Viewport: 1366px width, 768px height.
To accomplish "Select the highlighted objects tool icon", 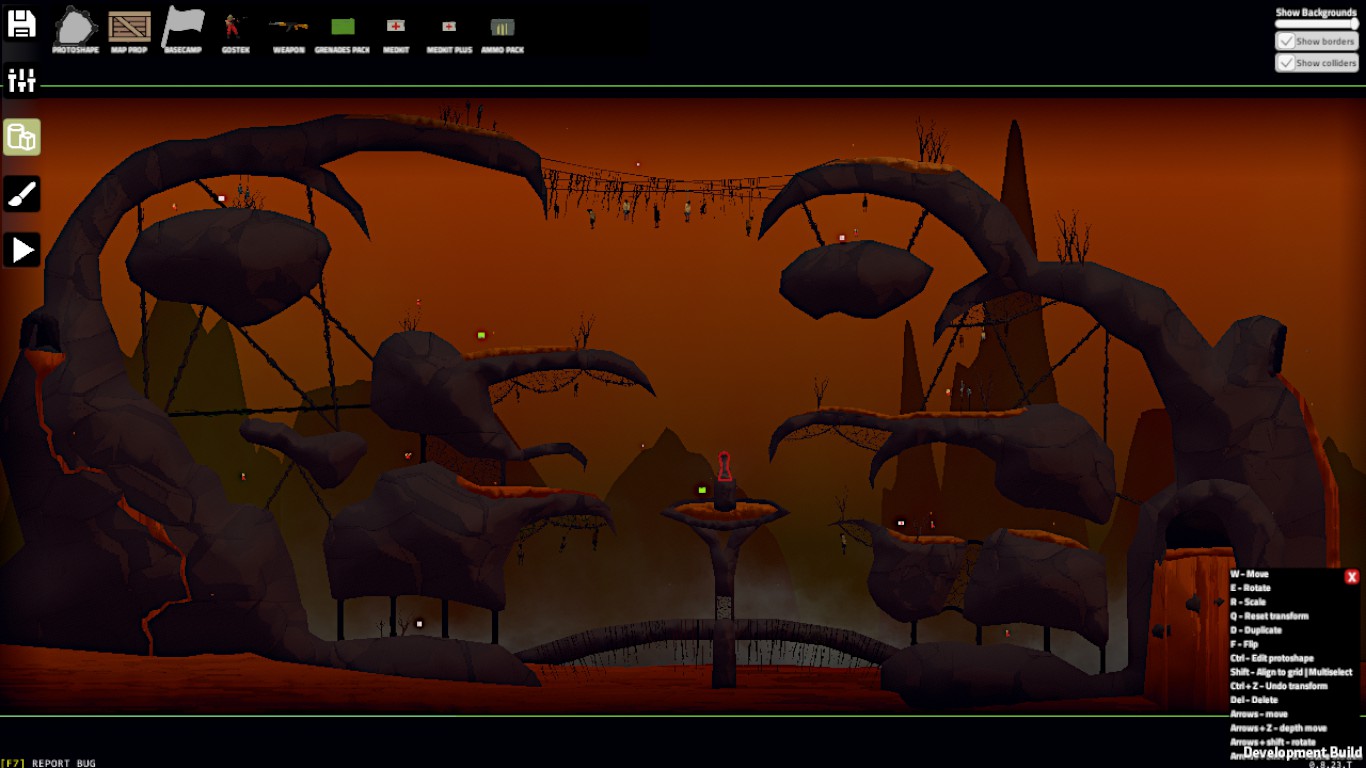I will [22, 137].
